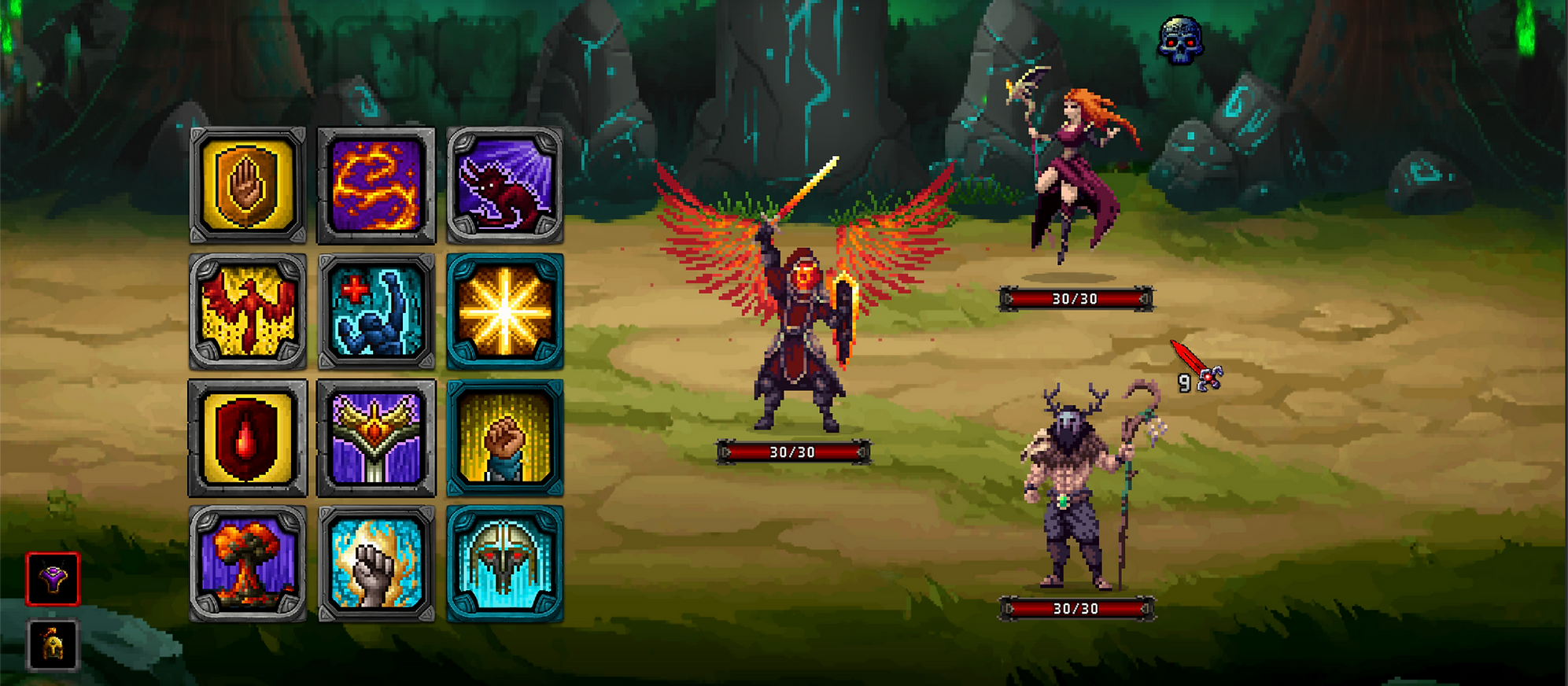Toggle the purple armor equipment slot

pyautogui.click(x=51, y=577)
